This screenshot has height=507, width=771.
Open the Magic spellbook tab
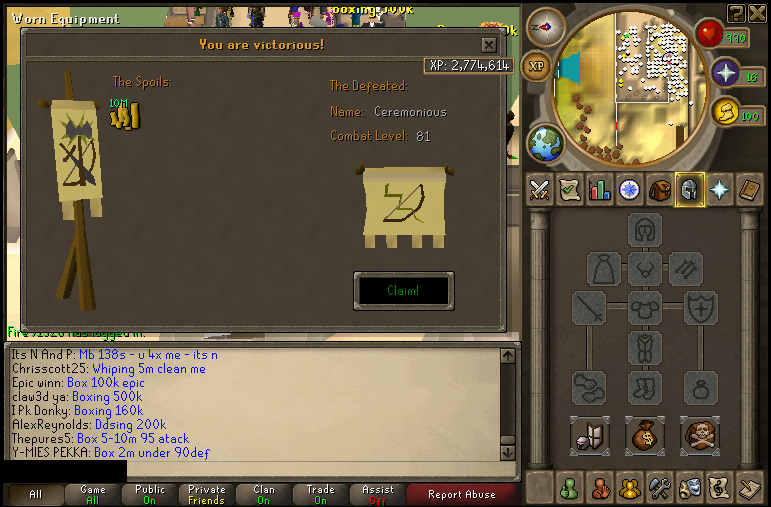coord(748,189)
